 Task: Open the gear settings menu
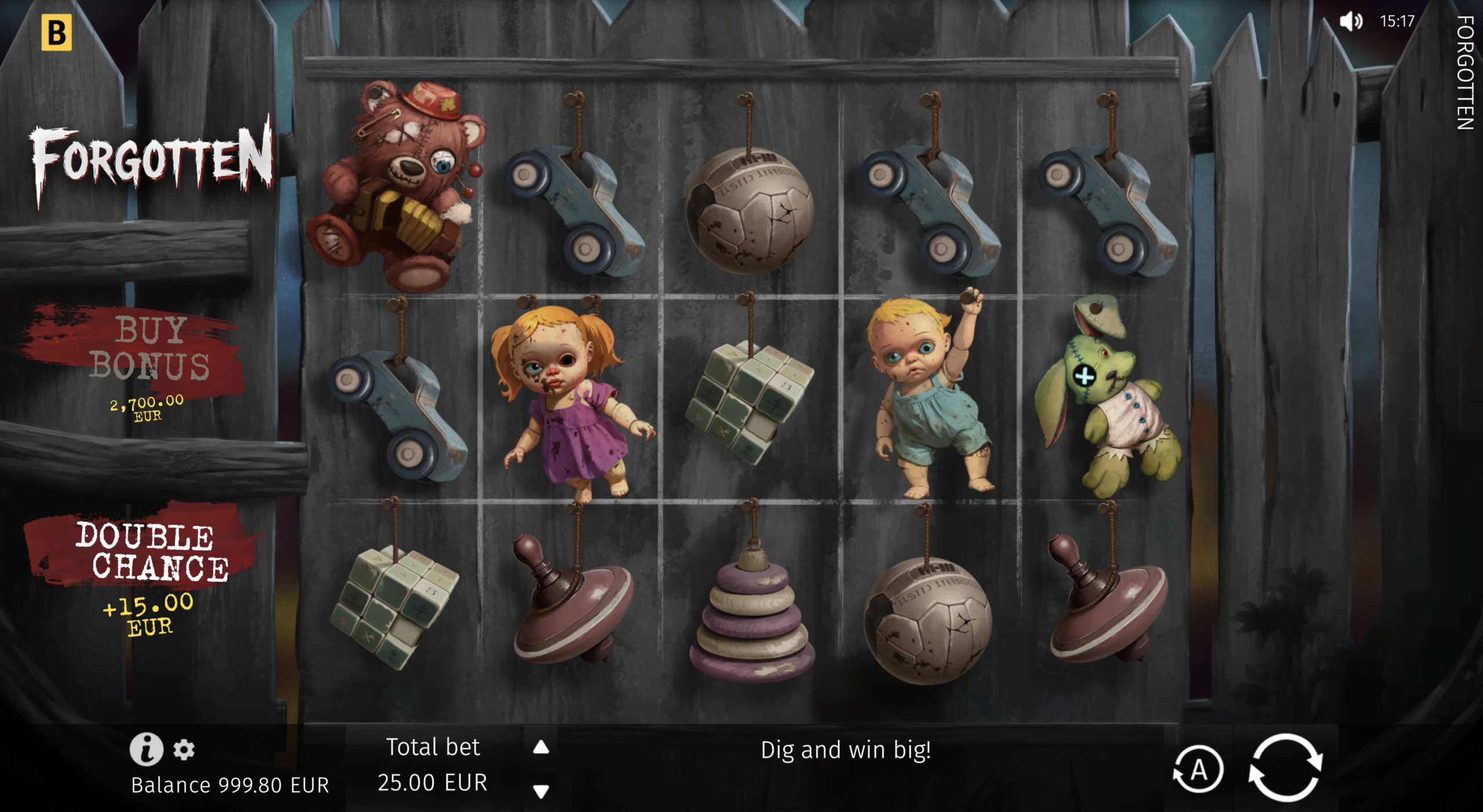pos(184,749)
